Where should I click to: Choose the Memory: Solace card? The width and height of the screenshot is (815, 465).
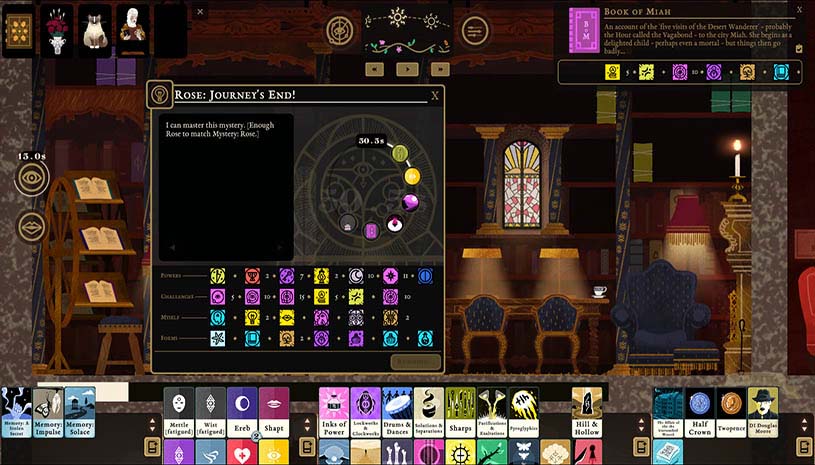click(x=80, y=411)
